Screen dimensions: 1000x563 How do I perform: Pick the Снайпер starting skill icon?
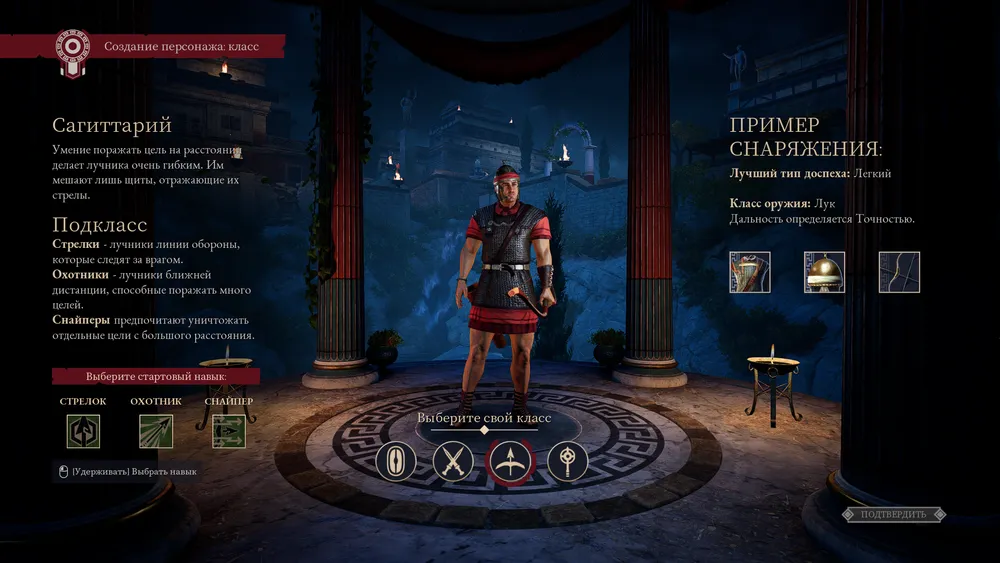pyautogui.click(x=229, y=431)
